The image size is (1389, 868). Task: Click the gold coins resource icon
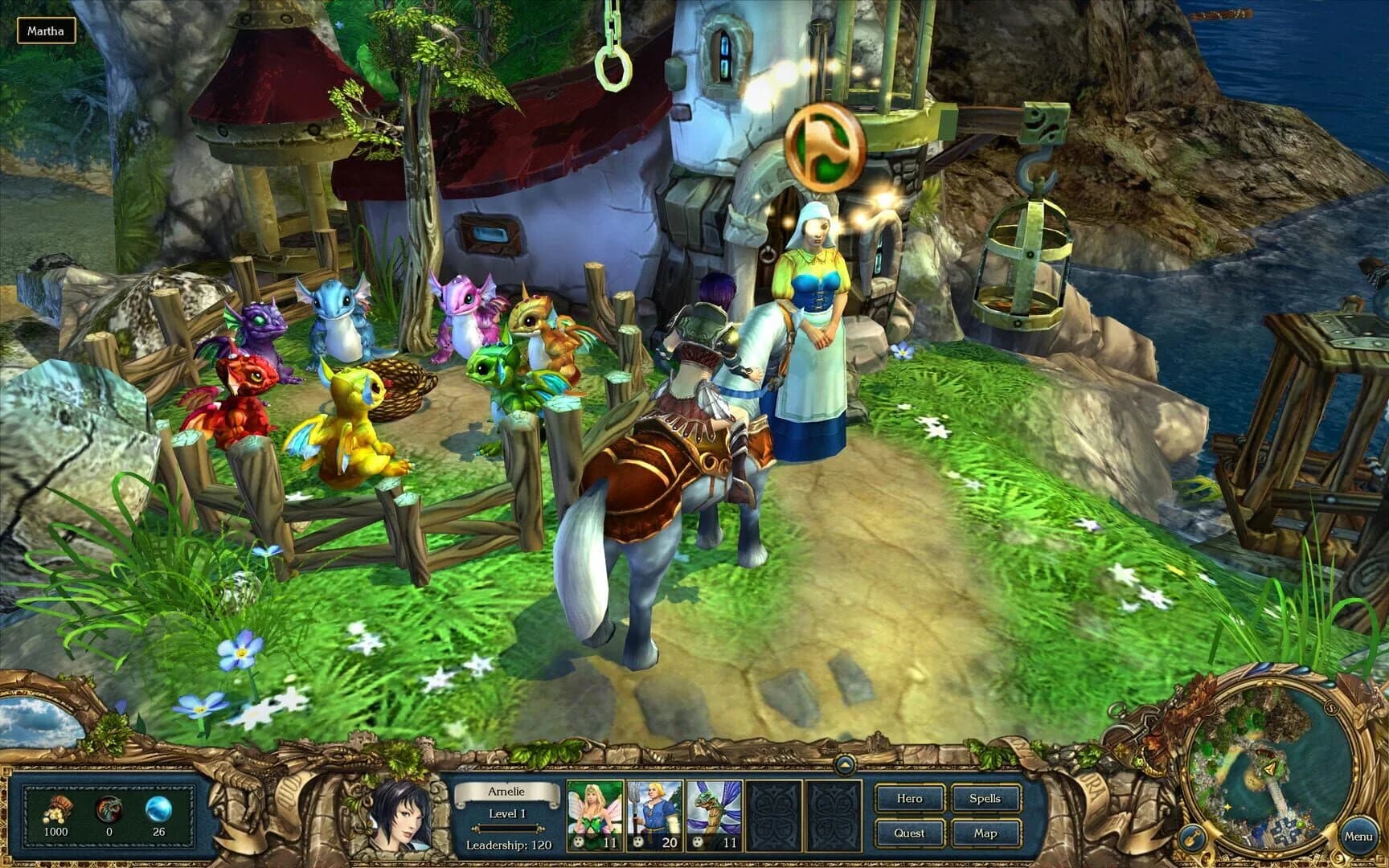[57, 811]
